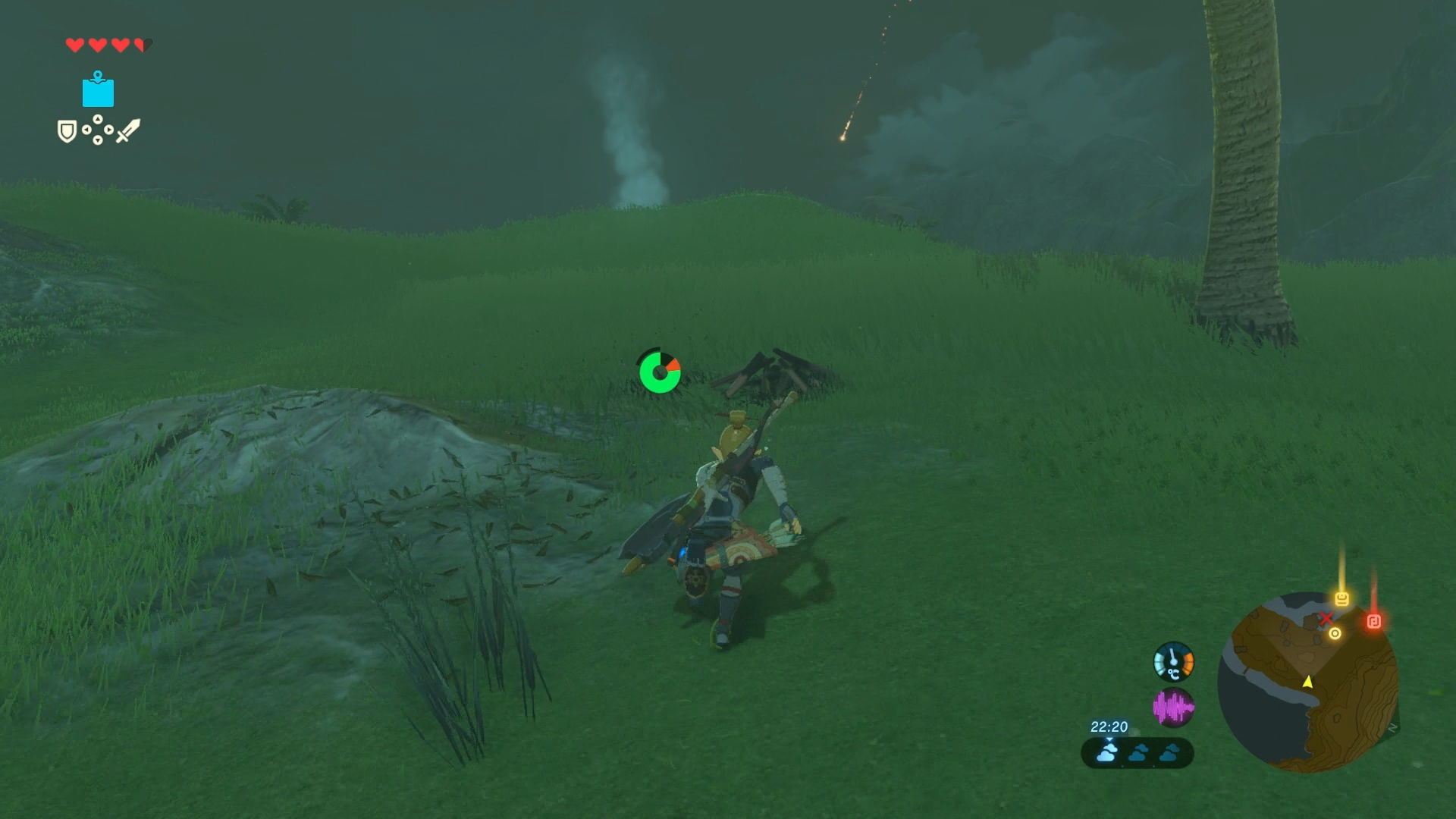The width and height of the screenshot is (1456, 819).
Task: Click the shield icon in the HUD
Action: [67, 130]
